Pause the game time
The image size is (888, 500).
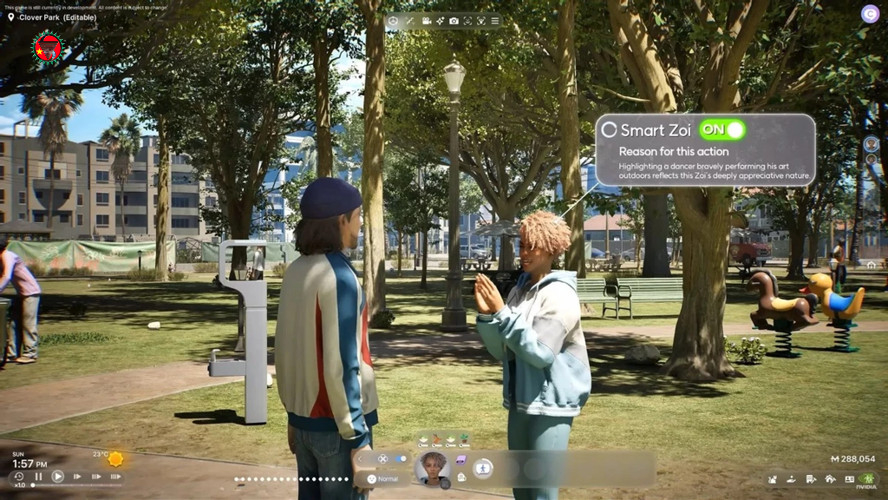pyautogui.click(x=38, y=476)
